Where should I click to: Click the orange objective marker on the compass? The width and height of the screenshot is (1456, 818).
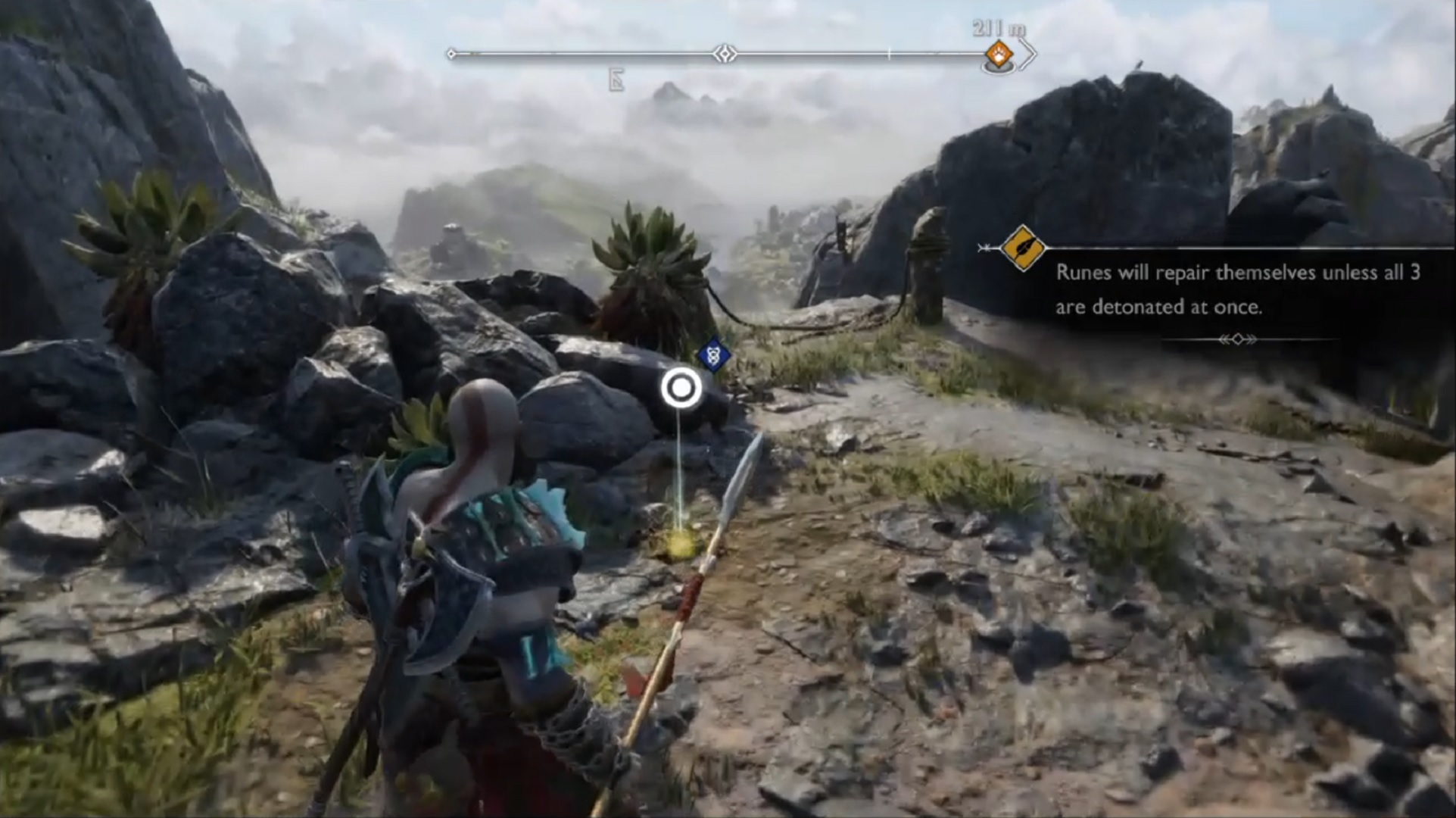(999, 55)
